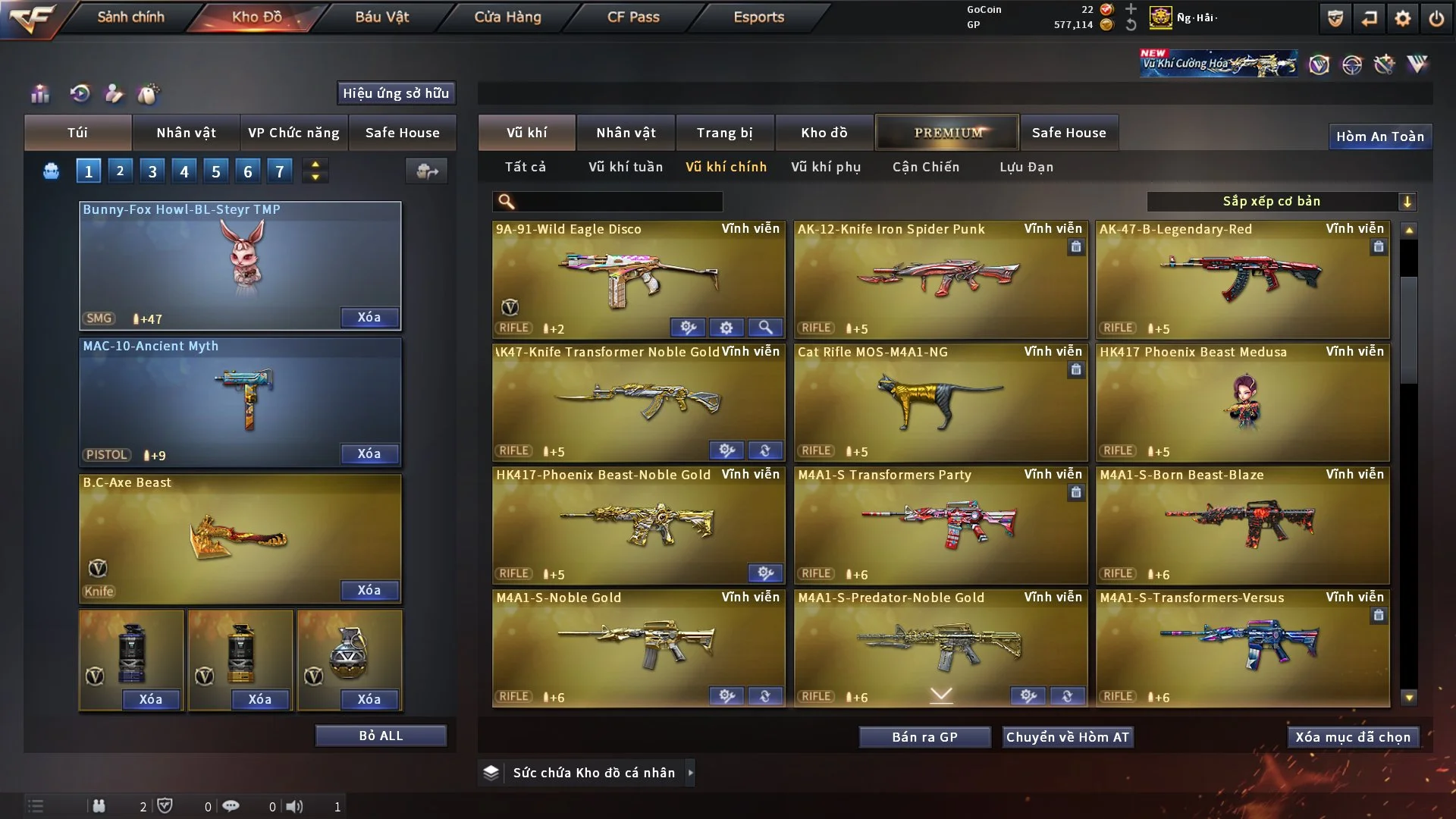Open the Hòm An Toàn safe box
This screenshot has width=1456, height=819.
point(1379,136)
